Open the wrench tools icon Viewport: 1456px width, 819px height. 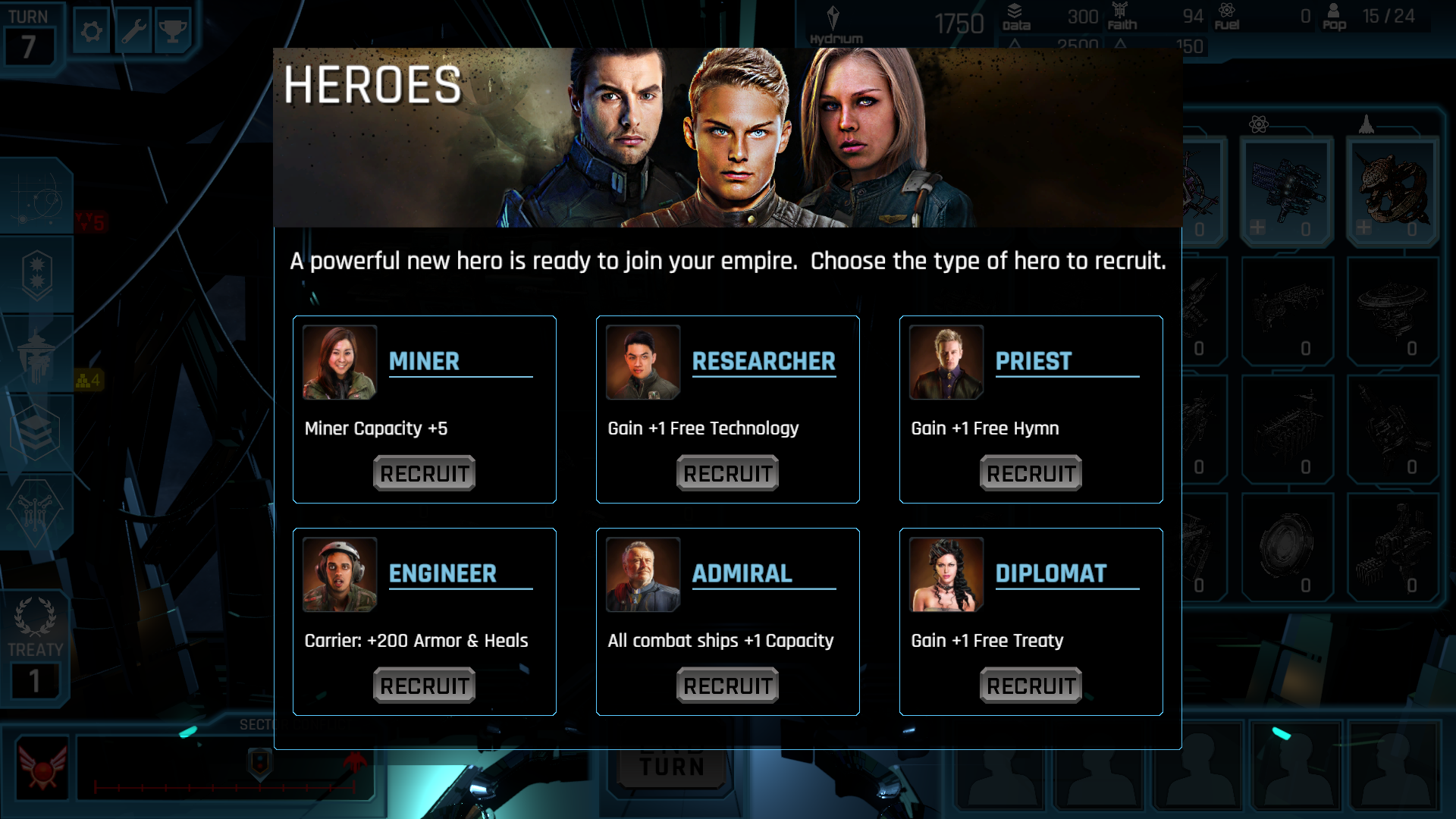[x=133, y=32]
